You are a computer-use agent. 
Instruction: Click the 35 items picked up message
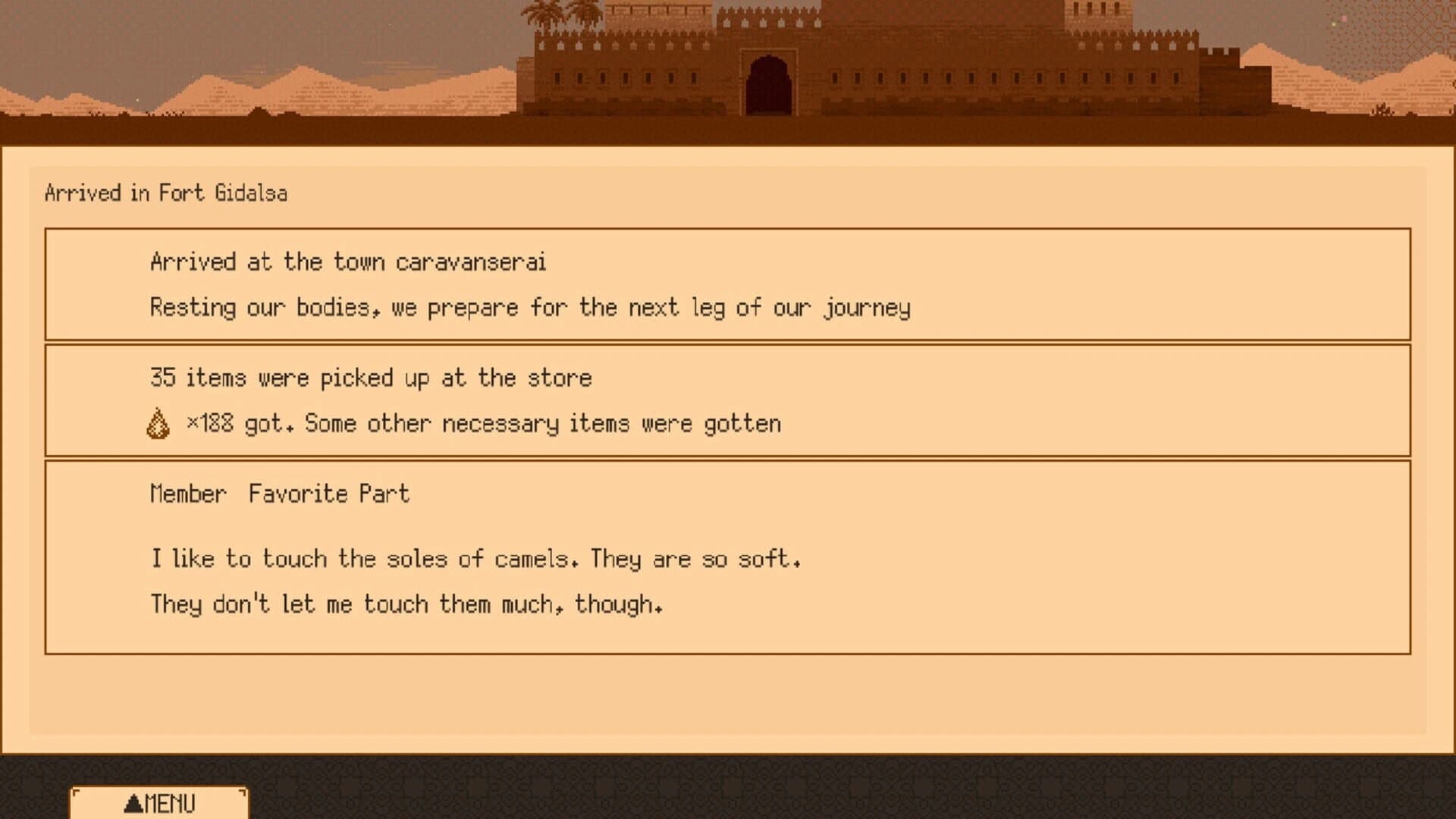pyautogui.click(x=371, y=378)
